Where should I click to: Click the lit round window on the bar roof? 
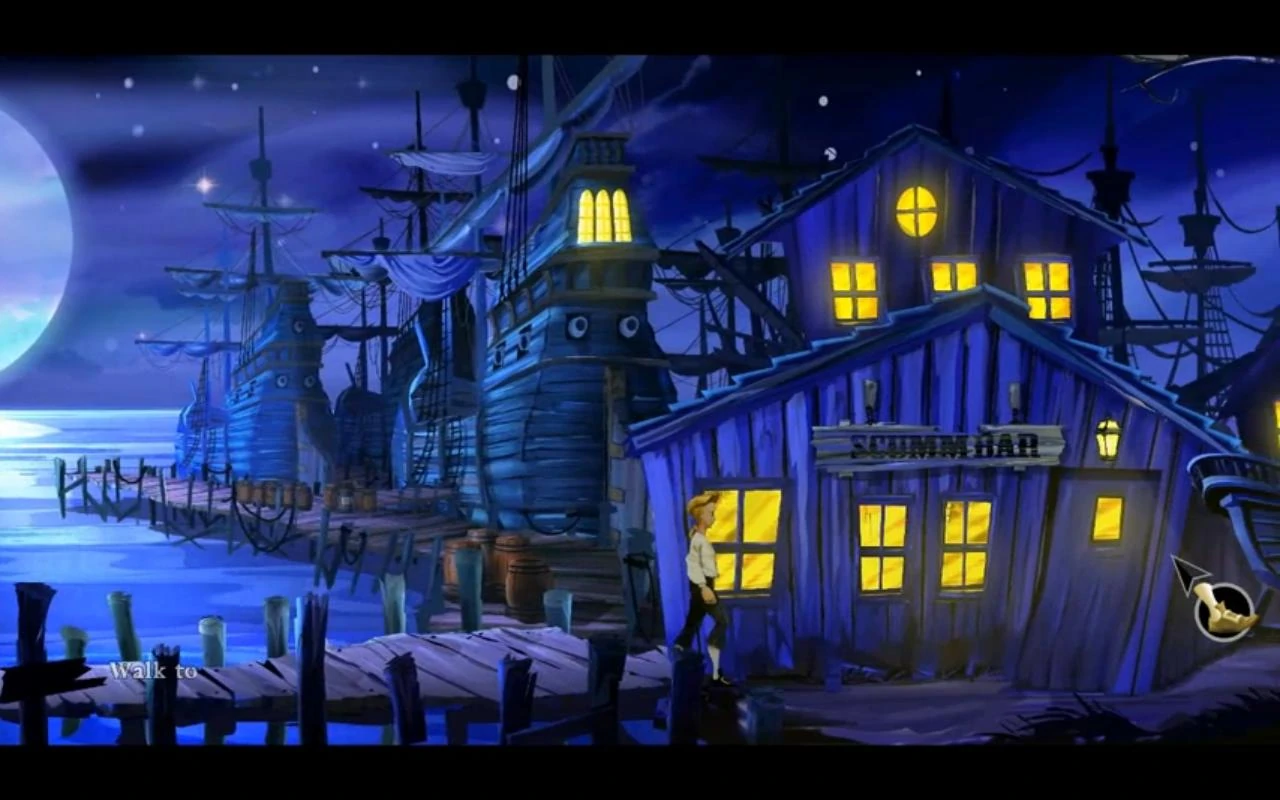pyautogui.click(x=918, y=210)
